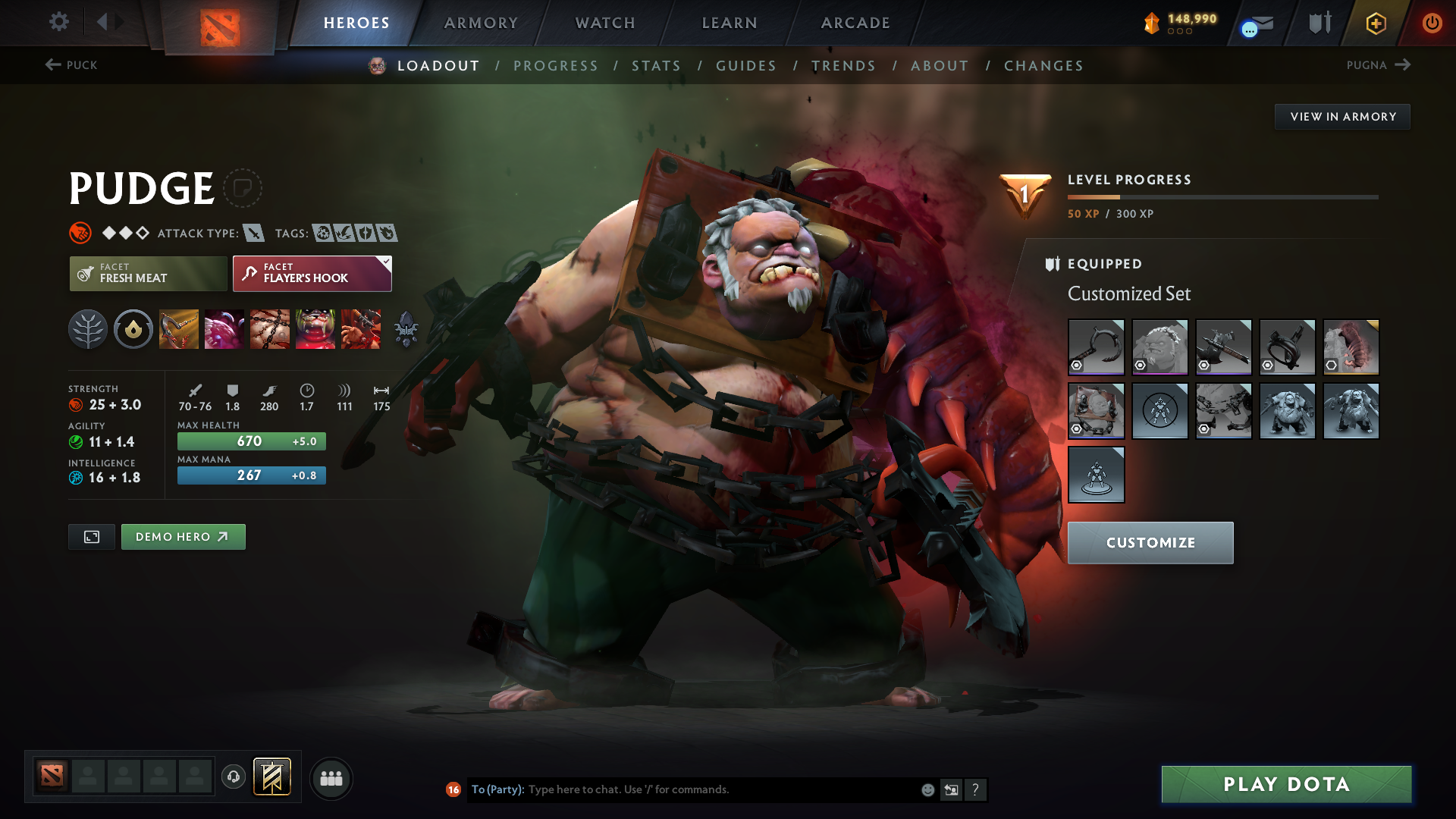Open the ARMORY menu
1456x819 pixels.
click(x=480, y=23)
